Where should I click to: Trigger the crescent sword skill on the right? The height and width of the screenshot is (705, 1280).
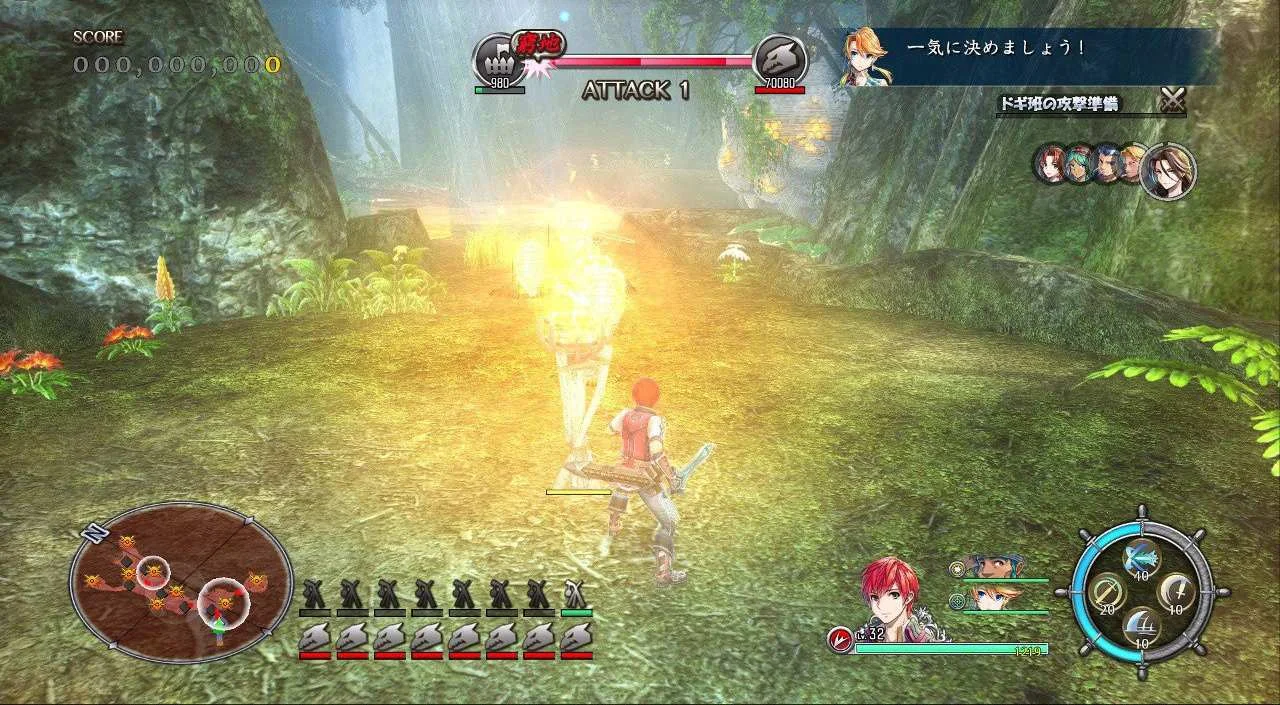pyautogui.click(x=1177, y=593)
